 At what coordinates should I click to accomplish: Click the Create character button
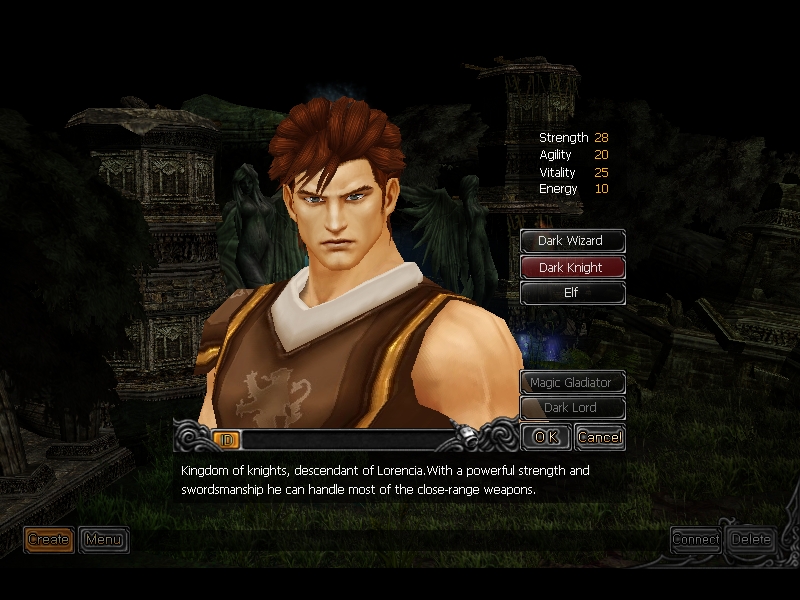click(48, 540)
